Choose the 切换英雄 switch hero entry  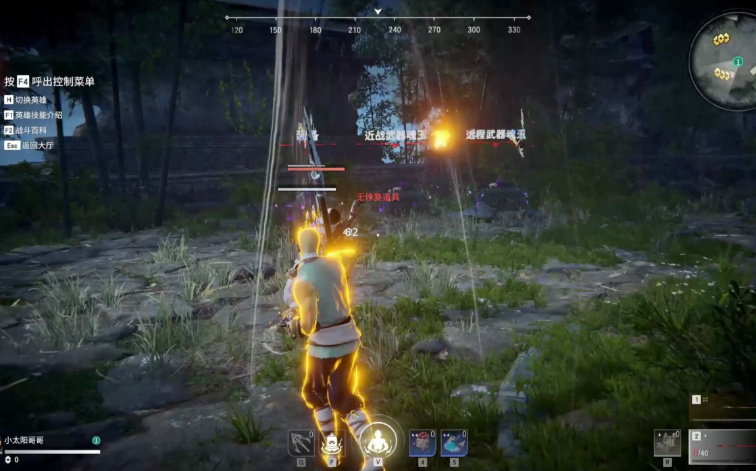pyautogui.click(x=33, y=100)
